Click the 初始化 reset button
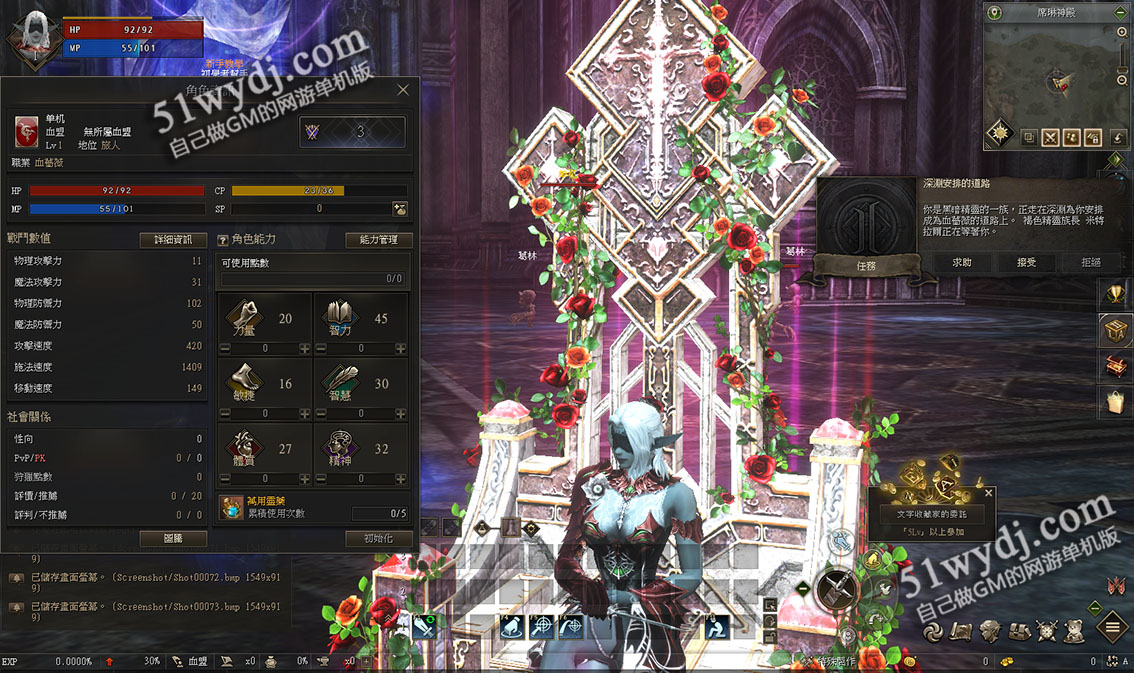The width and height of the screenshot is (1134, 673). click(x=379, y=538)
